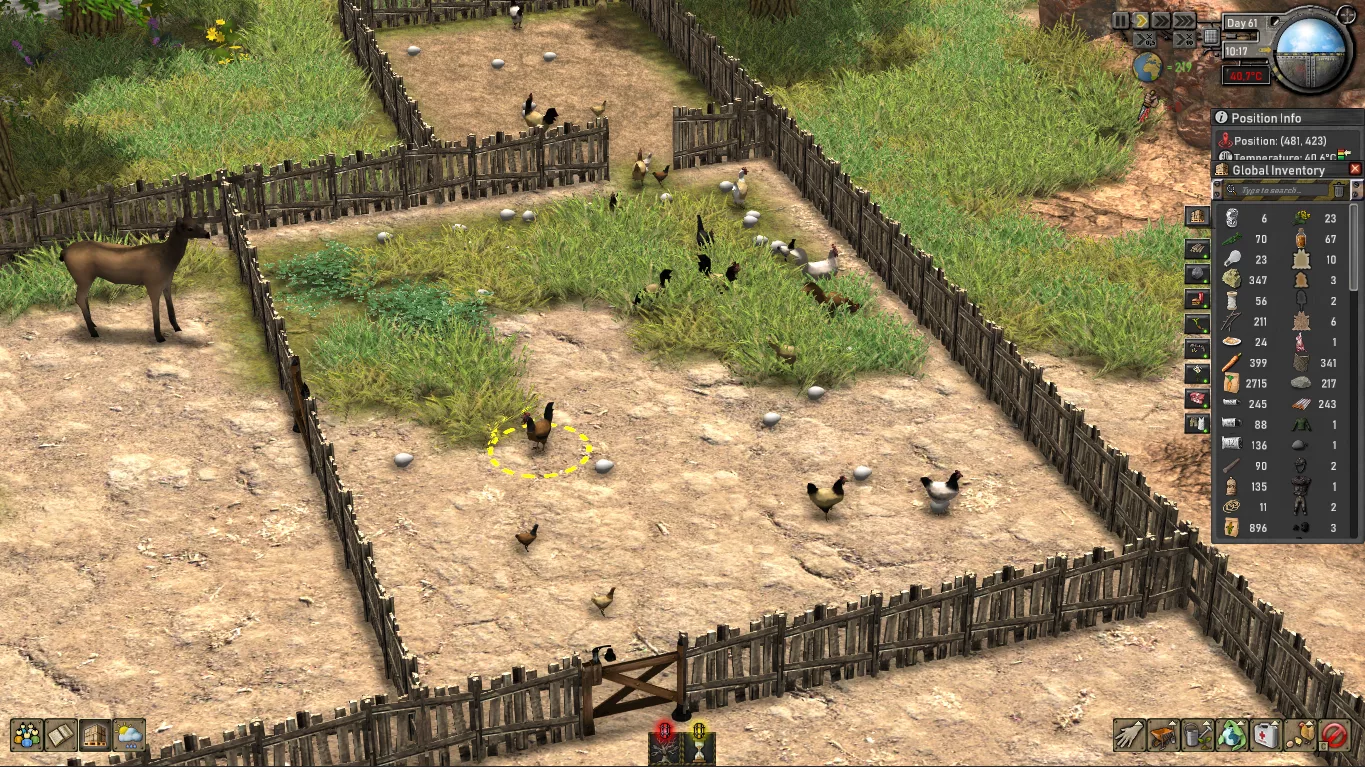
Task: Select the meat category filter
Action: 1197,398
